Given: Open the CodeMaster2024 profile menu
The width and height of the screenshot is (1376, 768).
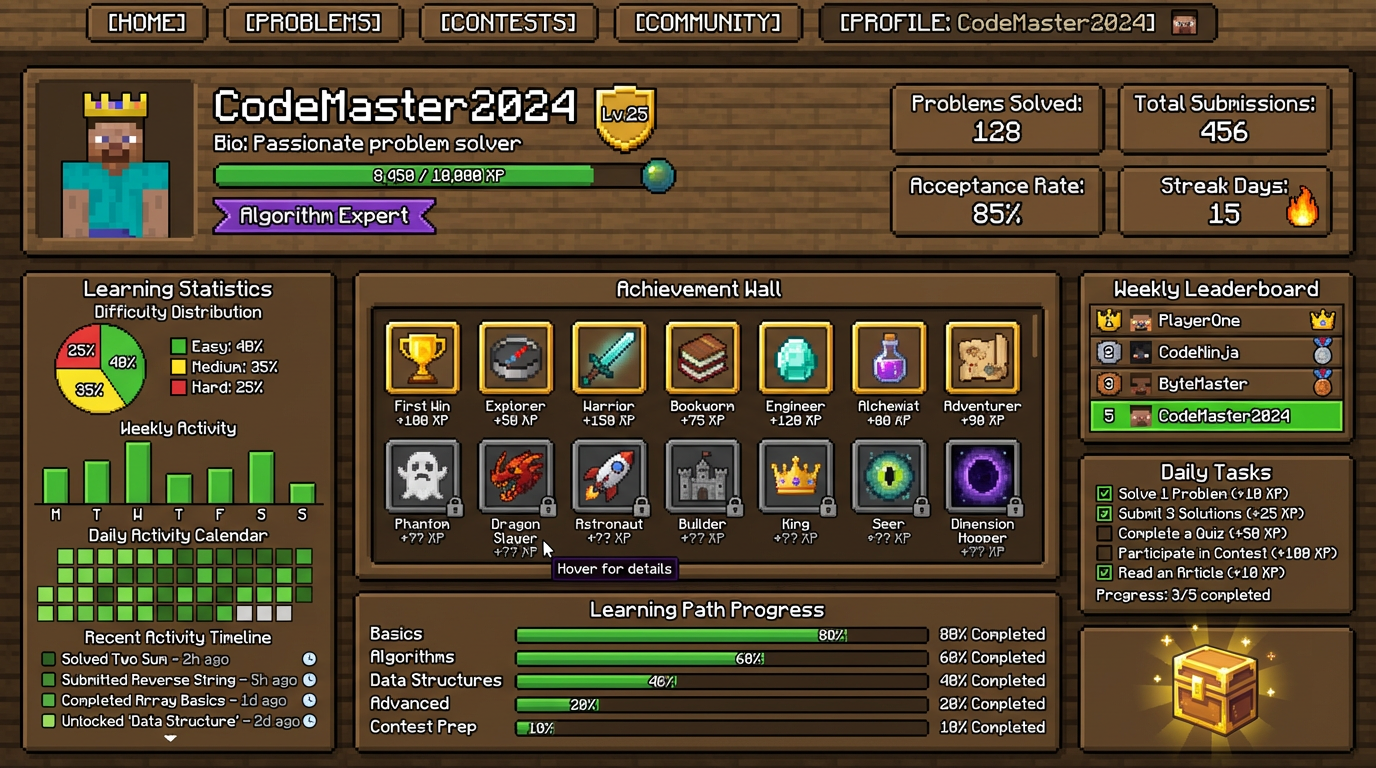Looking at the screenshot, I should (x=1017, y=23).
